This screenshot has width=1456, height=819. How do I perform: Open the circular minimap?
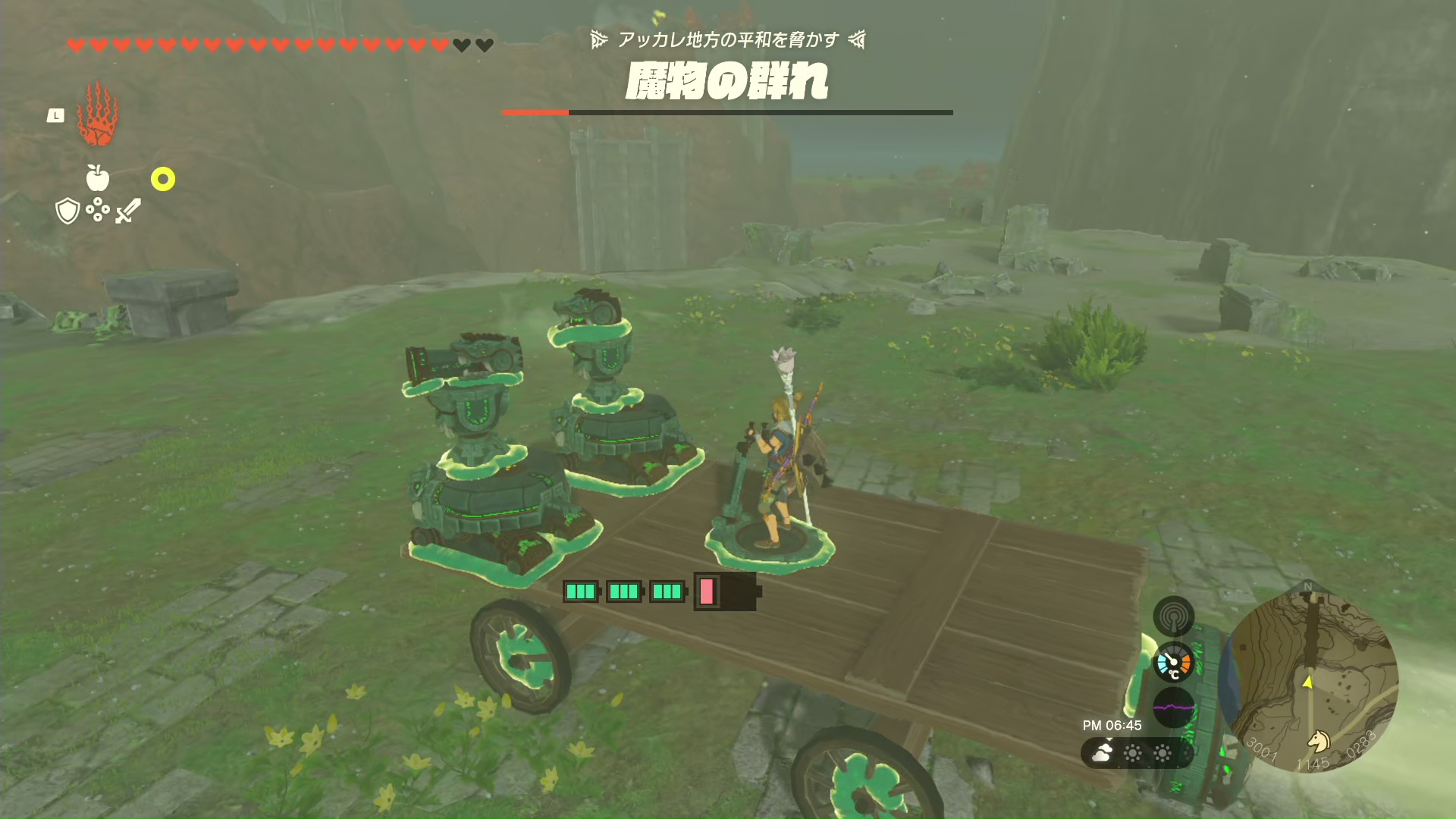(1310, 680)
